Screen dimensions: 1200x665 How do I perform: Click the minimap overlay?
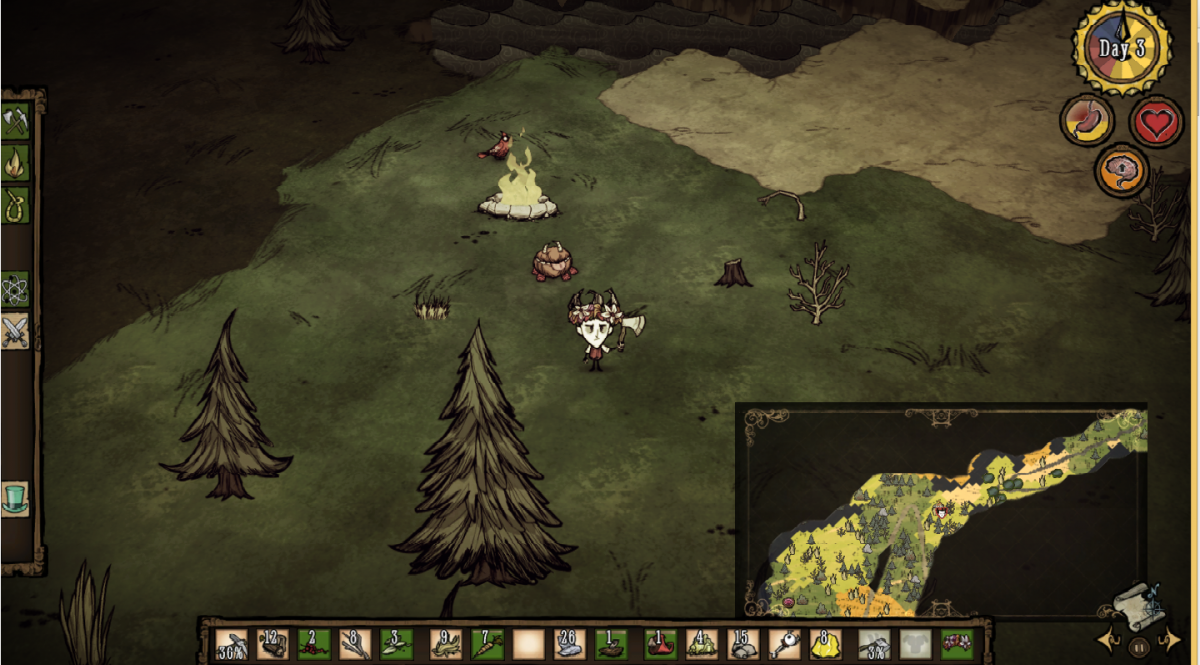coord(940,510)
